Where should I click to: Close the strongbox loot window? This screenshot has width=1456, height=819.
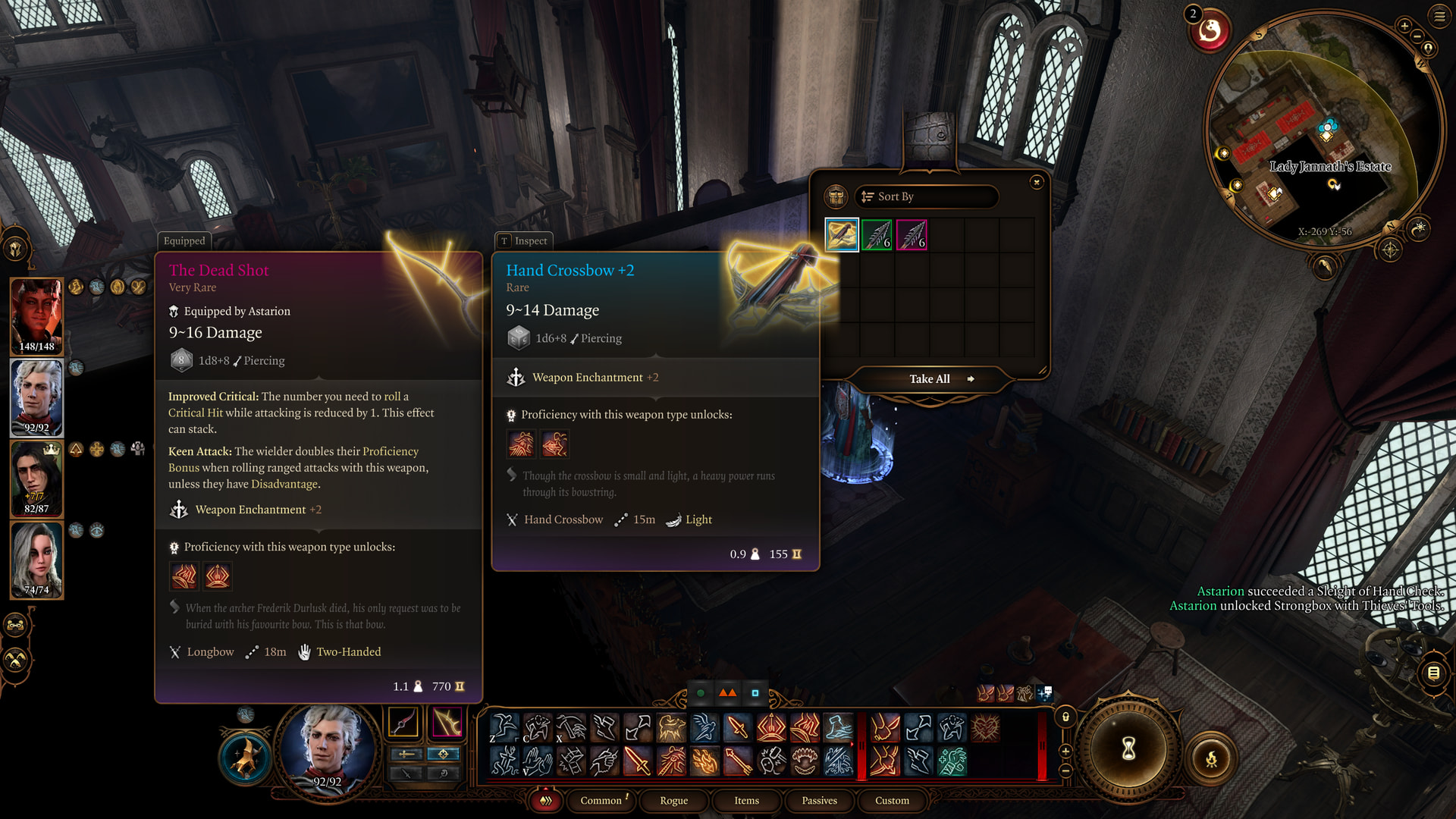(x=1037, y=182)
